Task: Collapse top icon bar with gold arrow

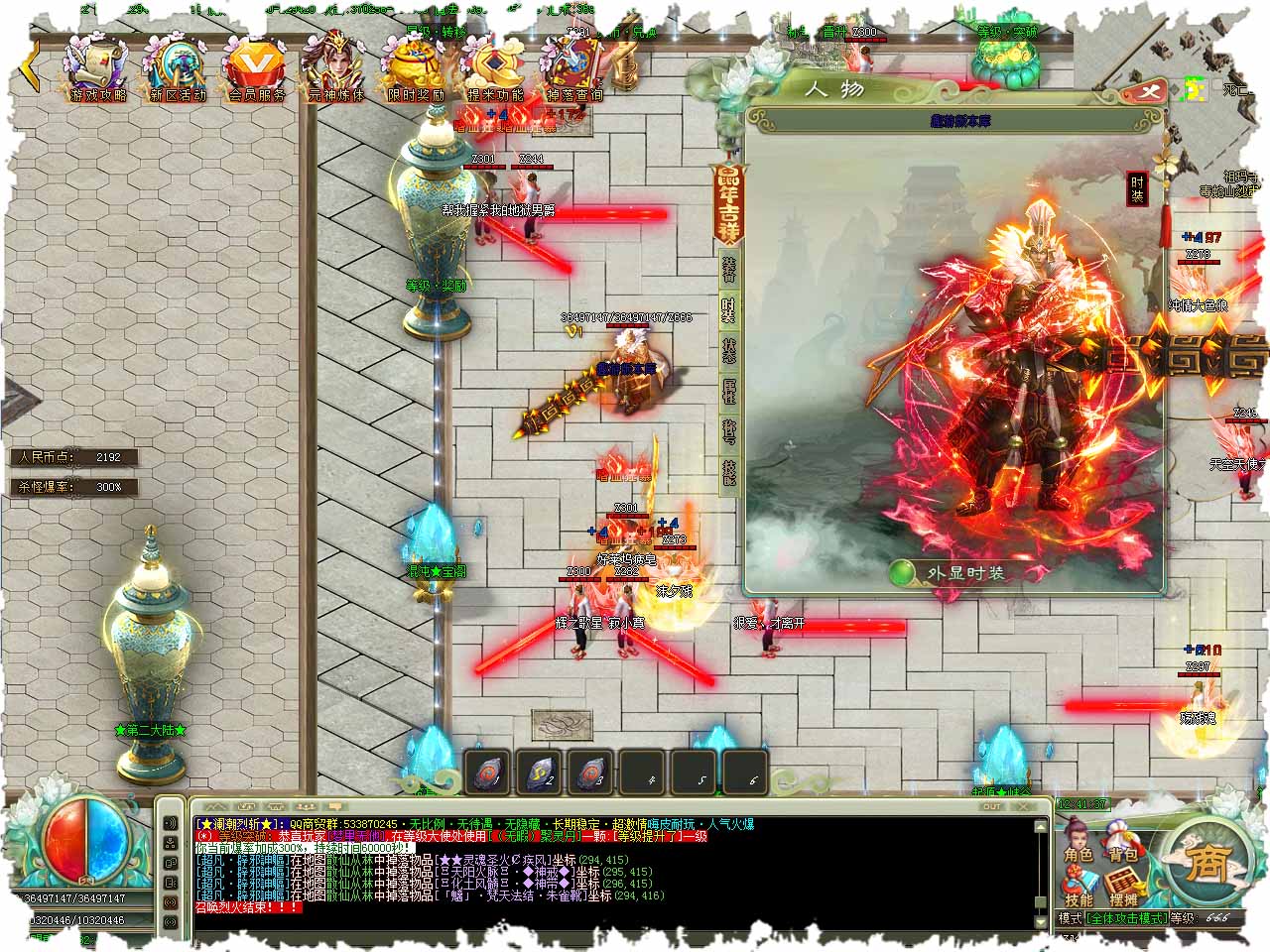Action: 32,65
